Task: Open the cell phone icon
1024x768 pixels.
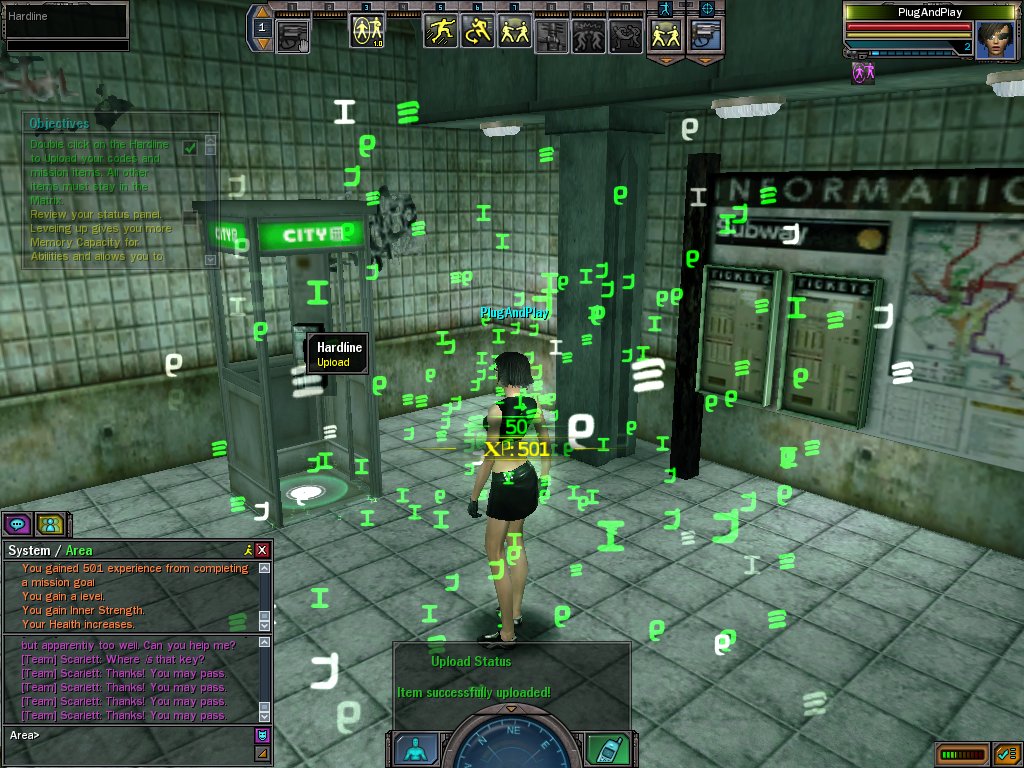Action: coord(606,748)
